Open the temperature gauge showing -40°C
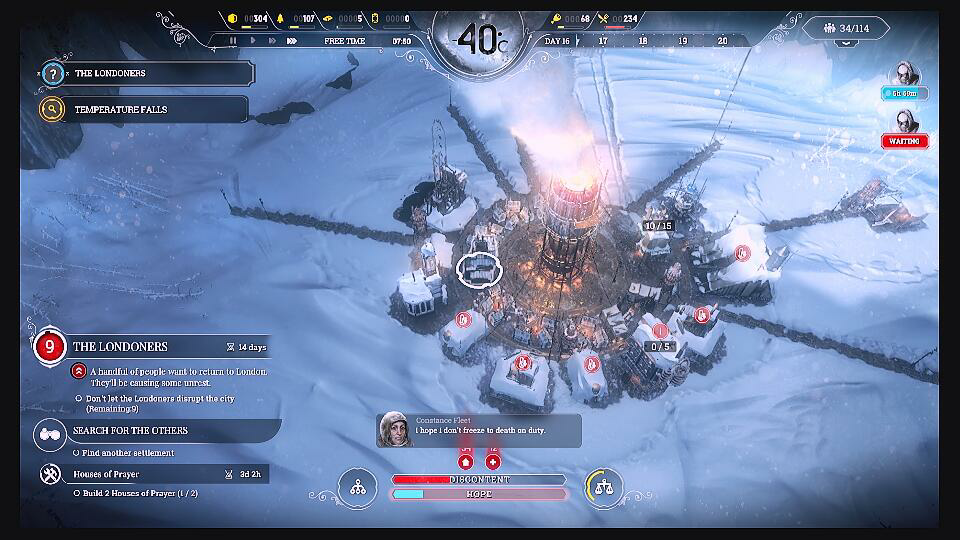This screenshot has height=540, width=960. (479, 40)
